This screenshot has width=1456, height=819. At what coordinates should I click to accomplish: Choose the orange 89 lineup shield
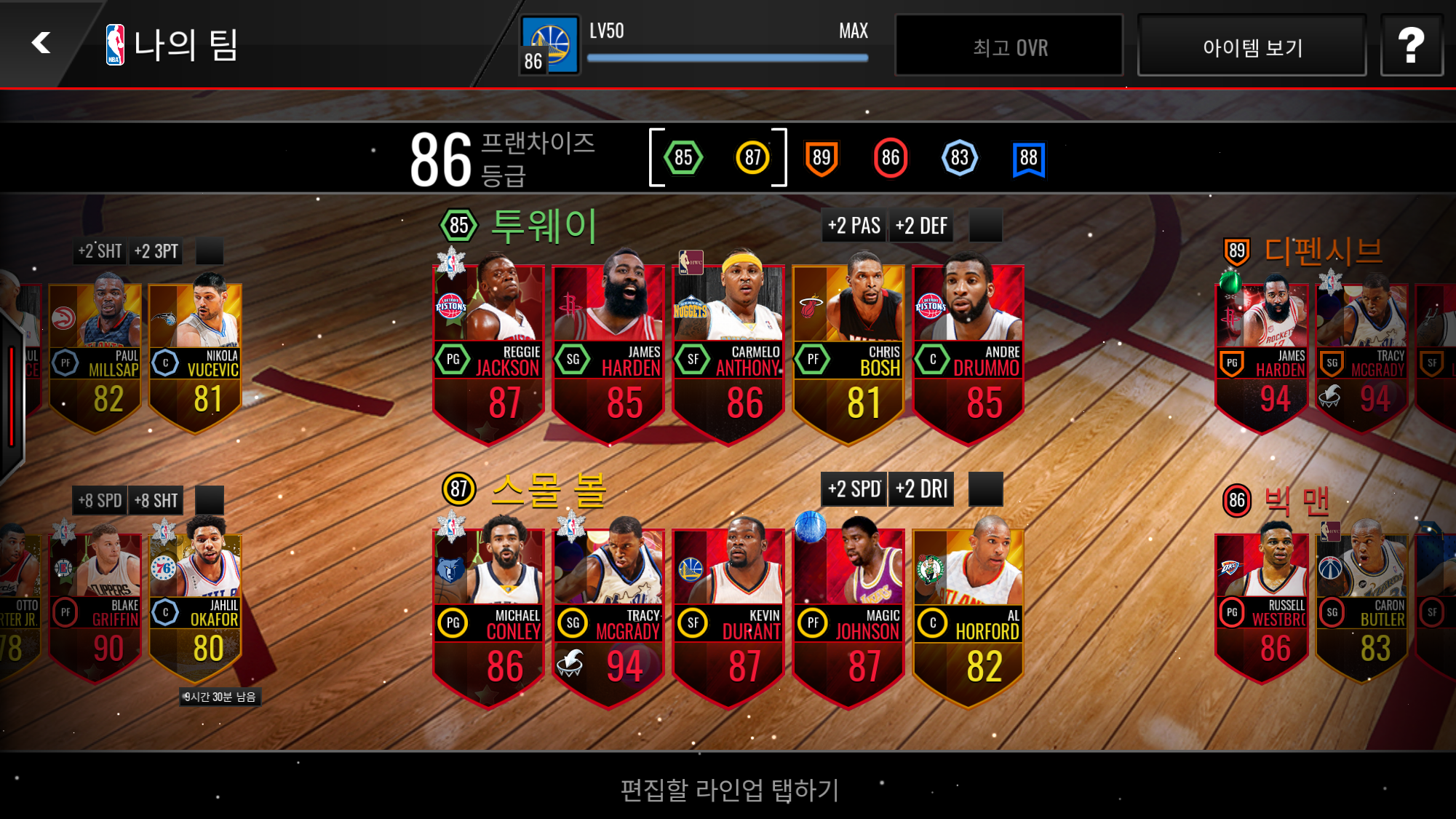822,157
